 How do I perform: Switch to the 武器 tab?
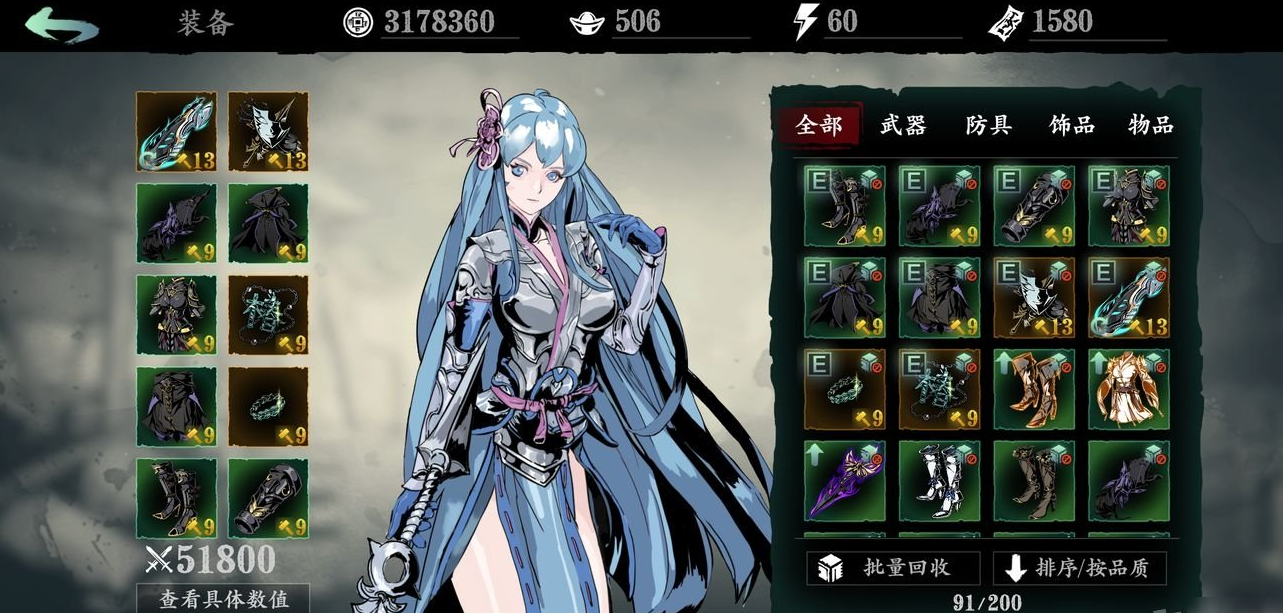click(x=903, y=125)
